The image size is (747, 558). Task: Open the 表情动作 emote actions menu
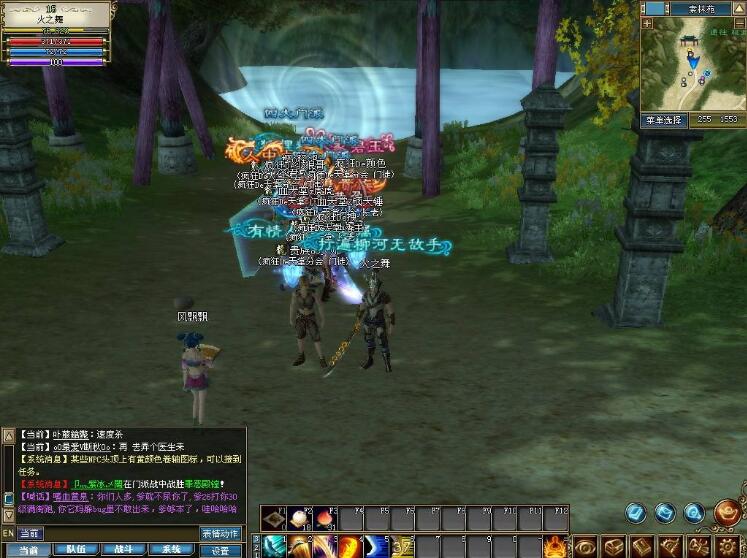point(221,534)
